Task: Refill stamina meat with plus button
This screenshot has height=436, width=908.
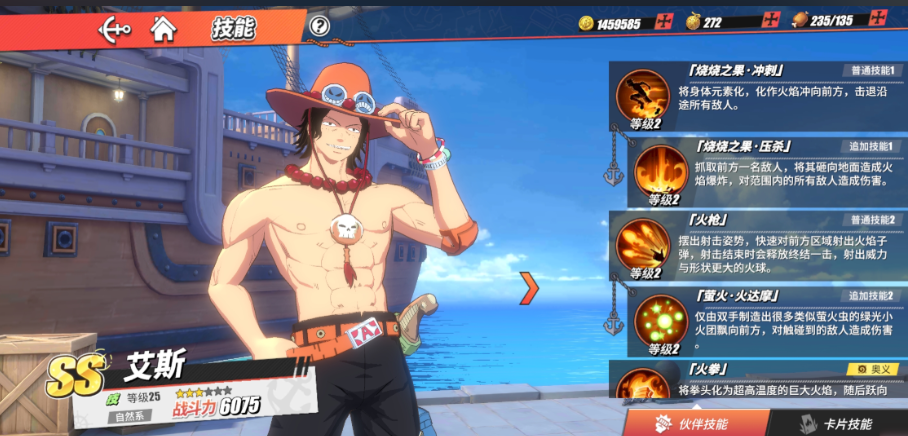Action: click(877, 18)
